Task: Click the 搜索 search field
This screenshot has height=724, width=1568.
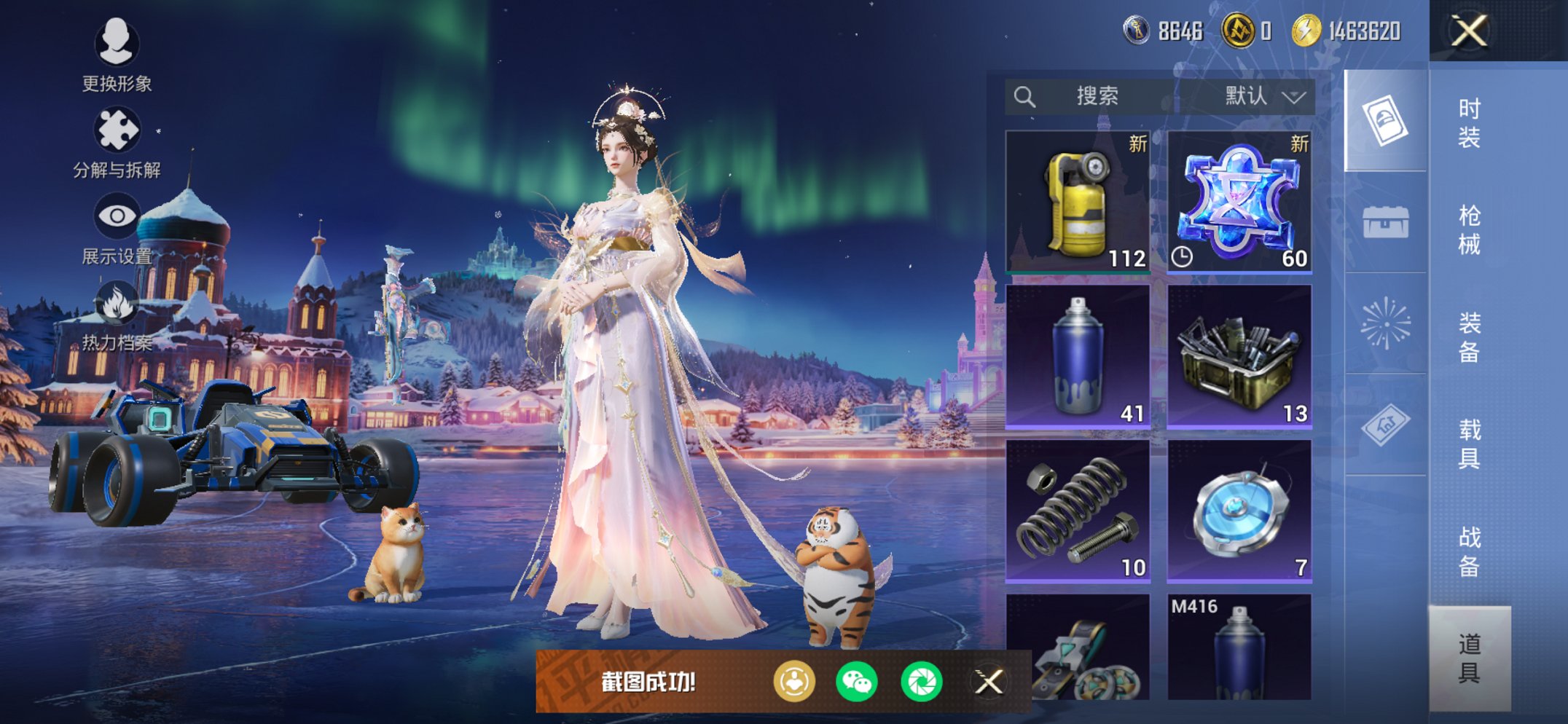Action: pos(1093,96)
